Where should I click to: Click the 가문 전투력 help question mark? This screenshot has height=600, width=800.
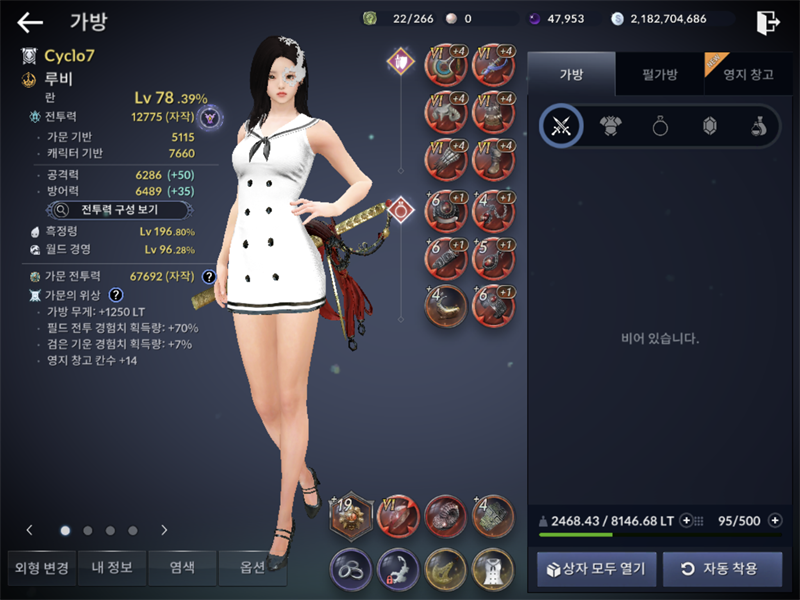point(209,277)
